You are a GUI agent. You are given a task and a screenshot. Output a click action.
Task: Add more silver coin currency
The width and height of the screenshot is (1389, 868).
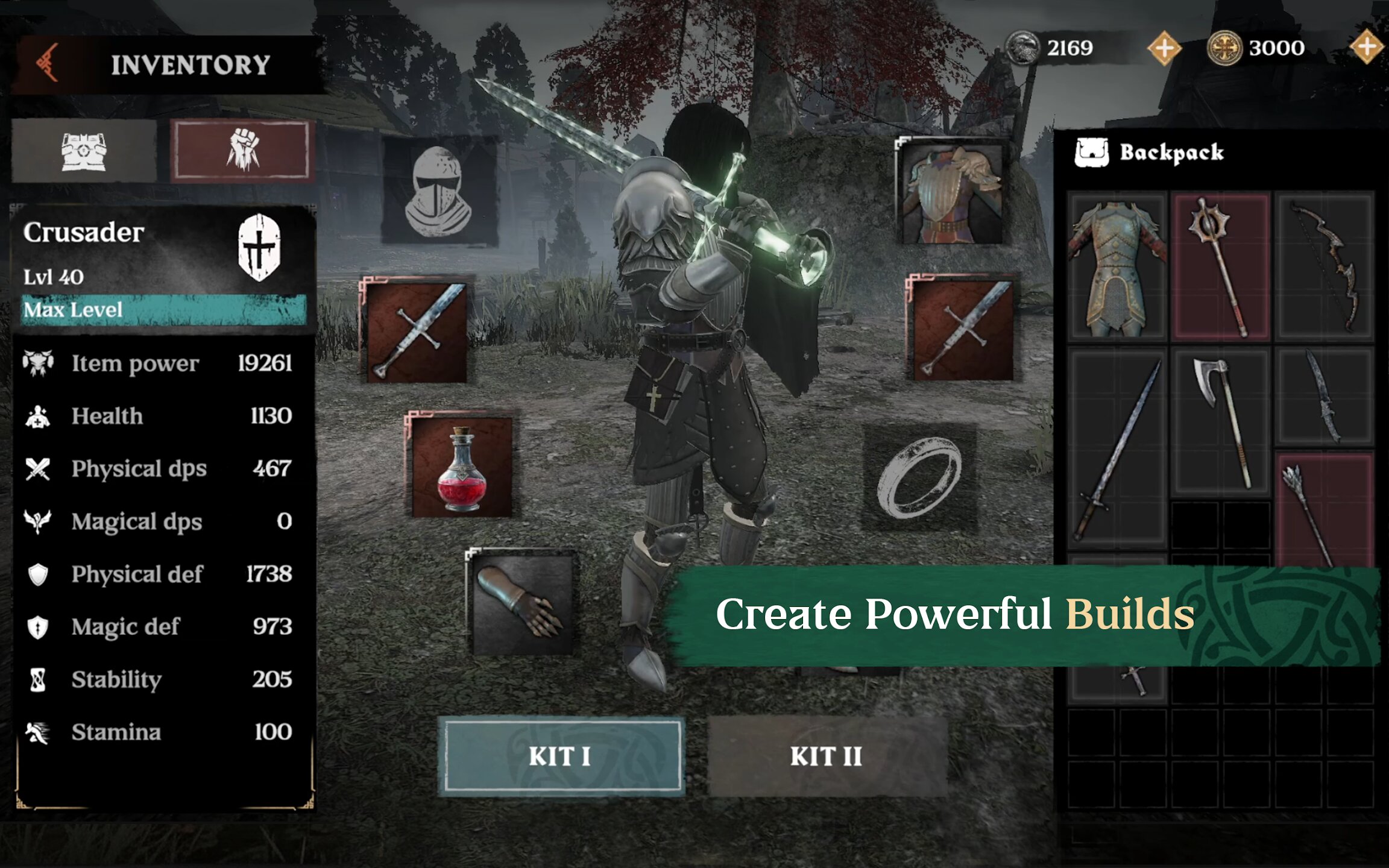(x=1164, y=48)
